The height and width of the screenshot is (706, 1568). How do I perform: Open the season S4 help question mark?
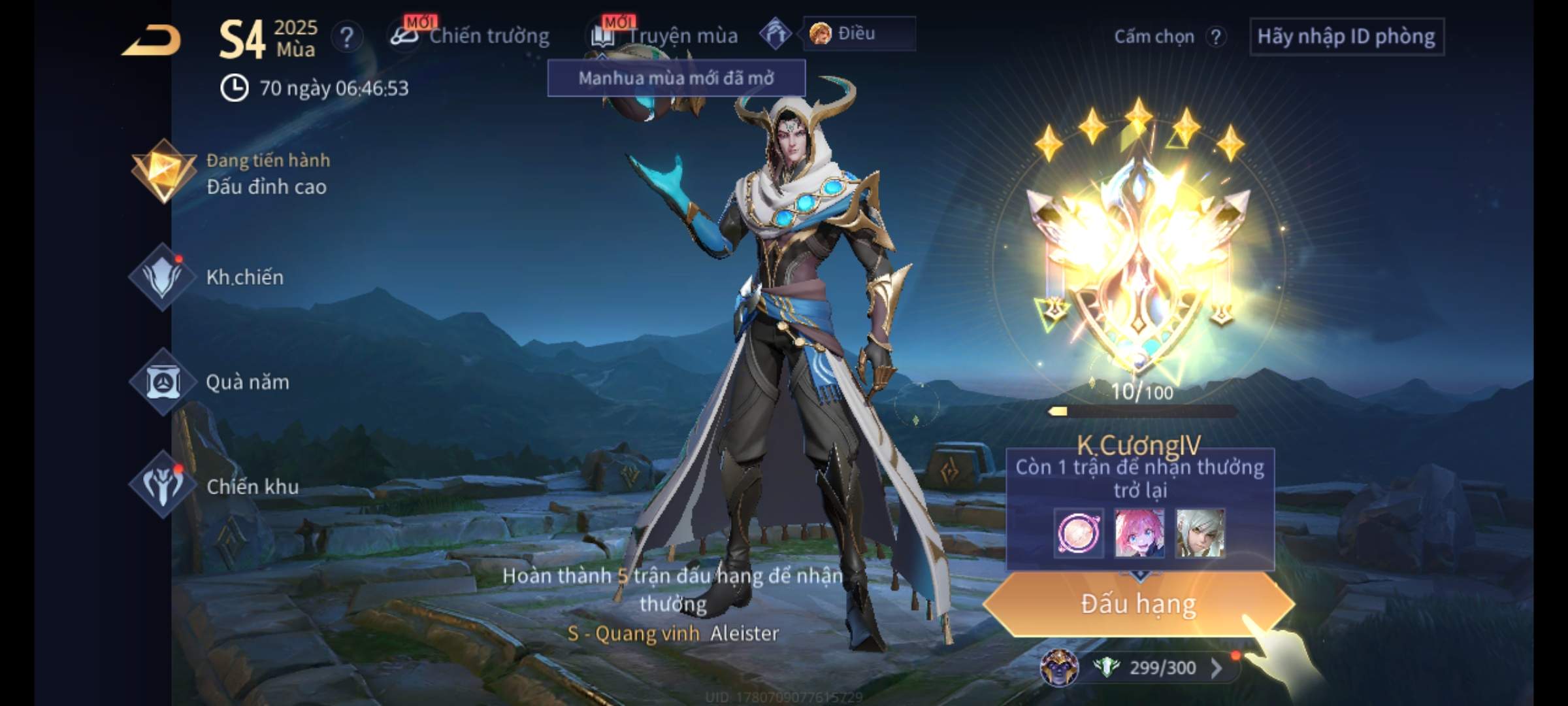(346, 37)
